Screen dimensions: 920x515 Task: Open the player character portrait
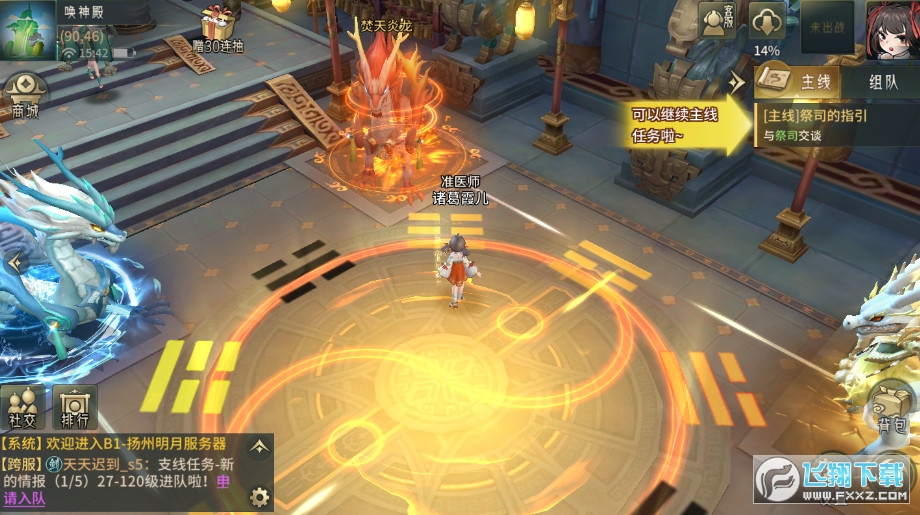point(891,28)
